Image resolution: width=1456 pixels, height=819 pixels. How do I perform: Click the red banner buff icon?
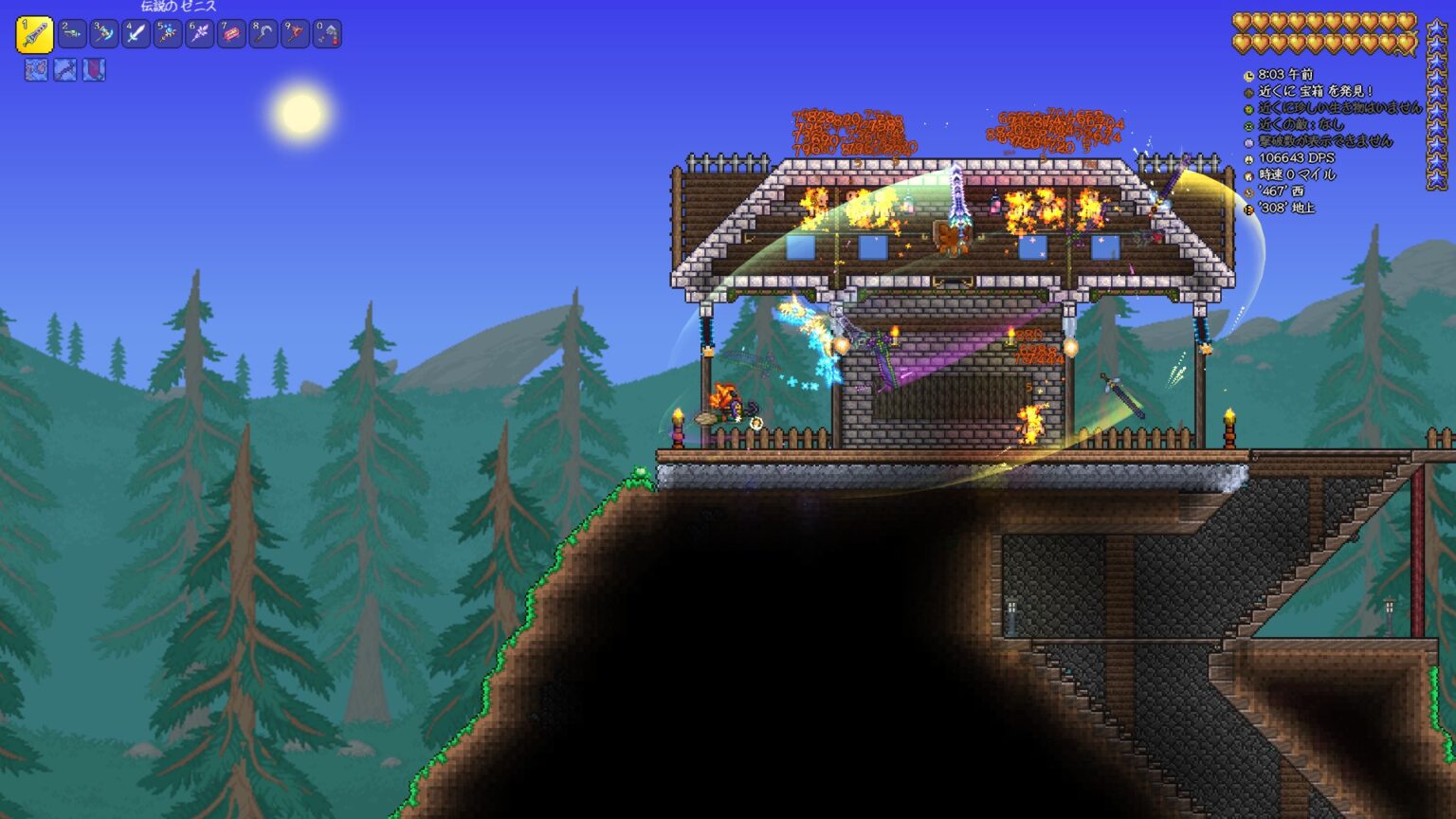point(94,69)
